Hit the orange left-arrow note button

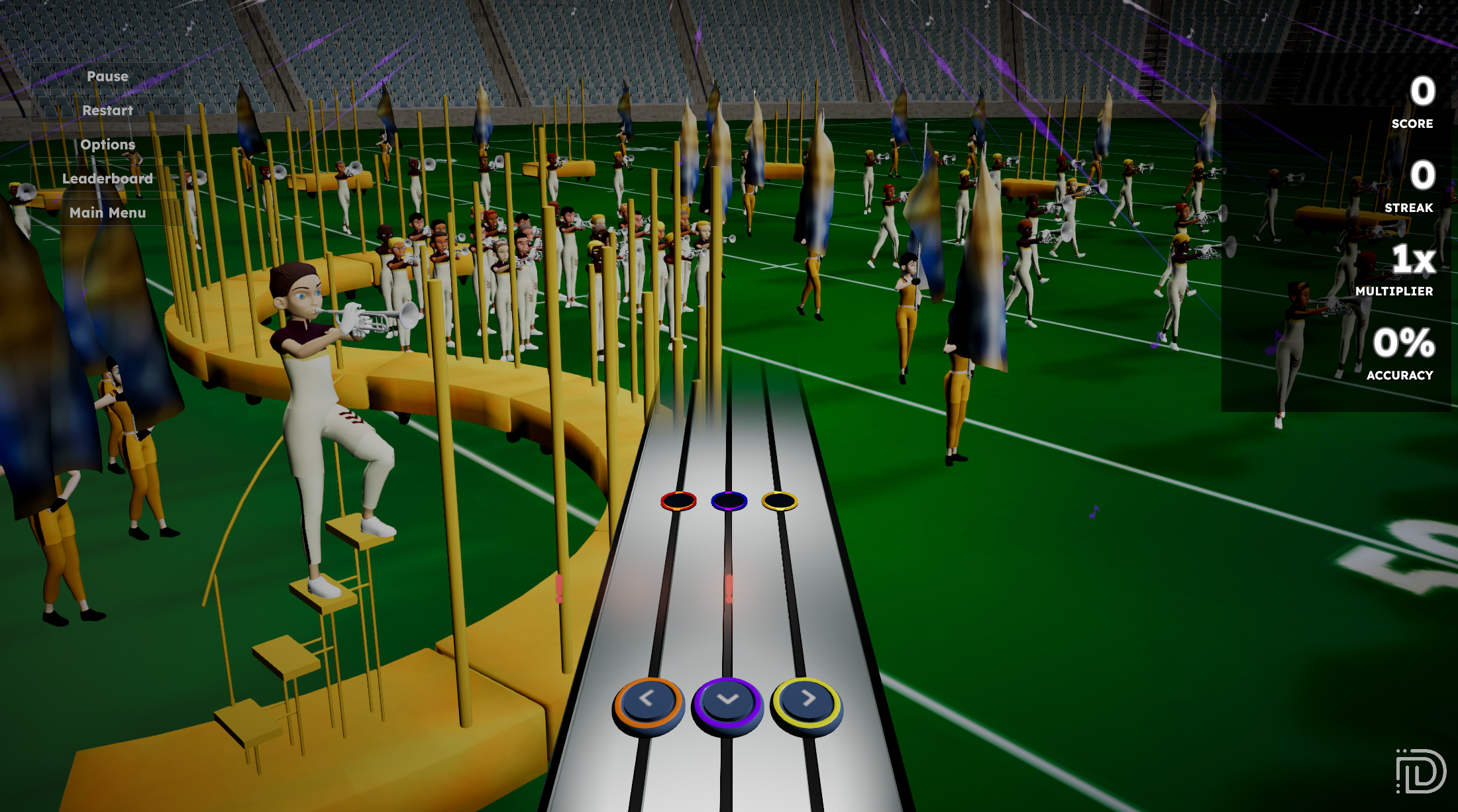(x=648, y=701)
